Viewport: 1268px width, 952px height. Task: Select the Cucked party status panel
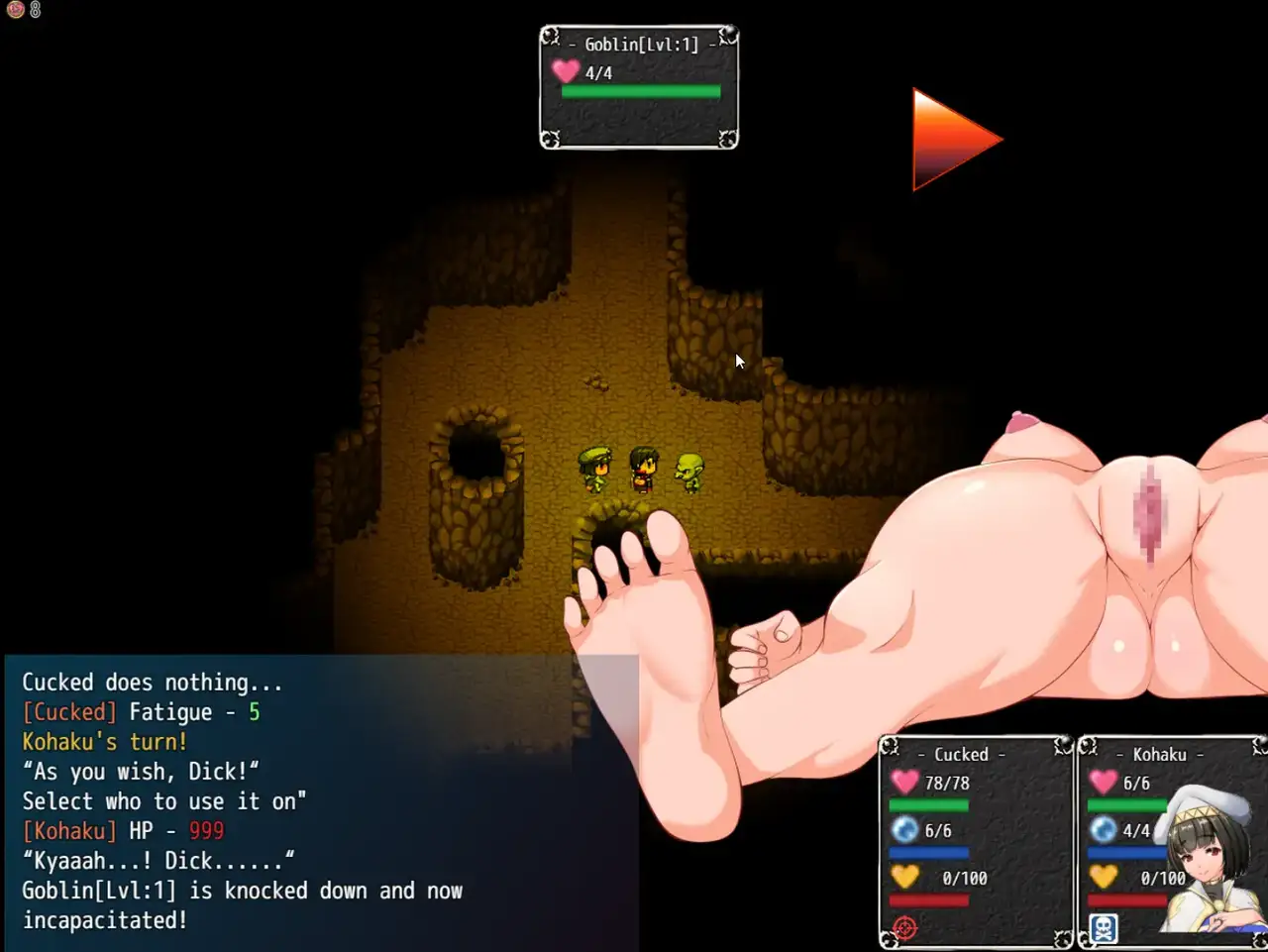(x=976, y=840)
